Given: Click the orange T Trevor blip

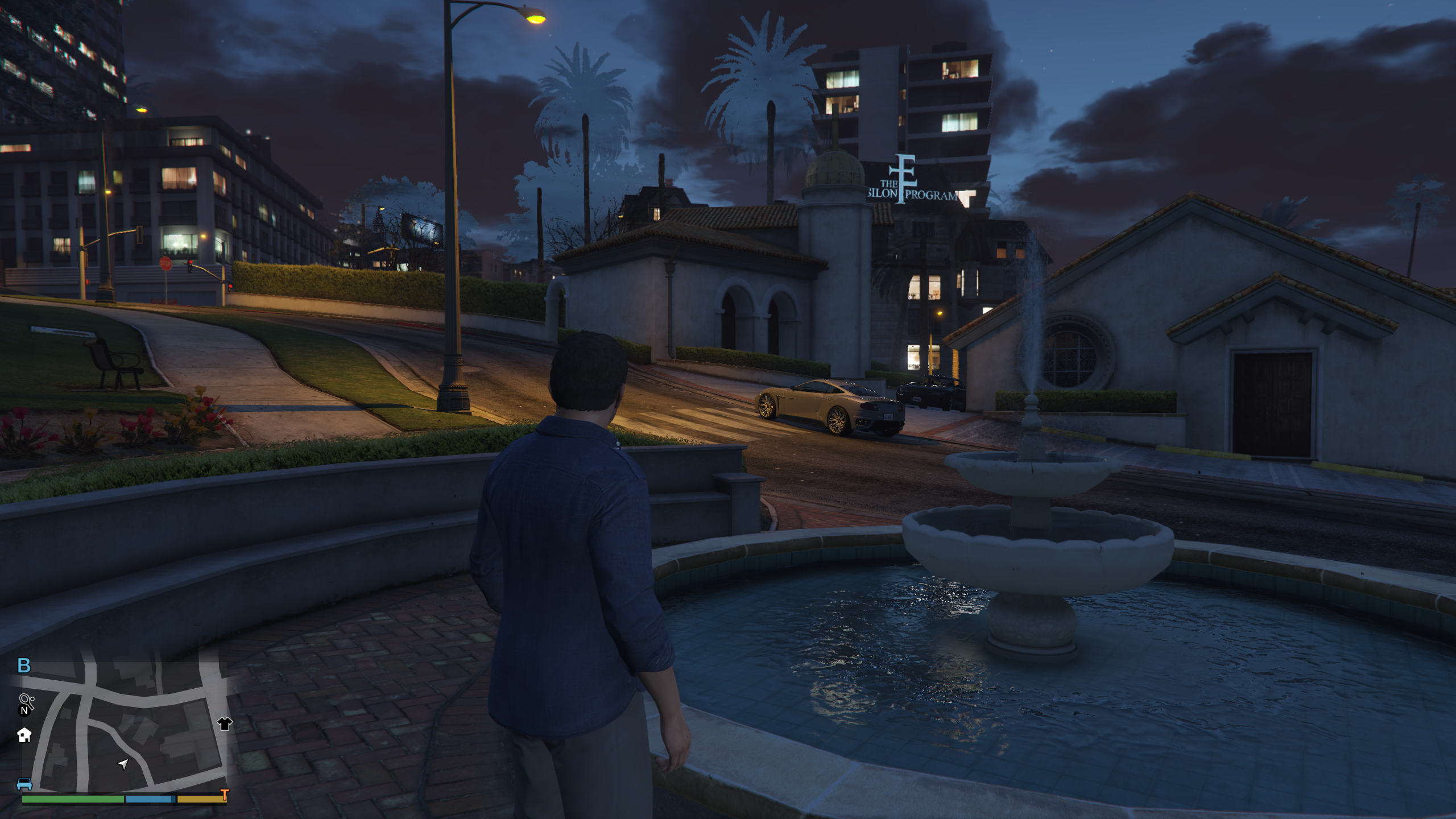Looking at the screenshot, I should (225, 795).
